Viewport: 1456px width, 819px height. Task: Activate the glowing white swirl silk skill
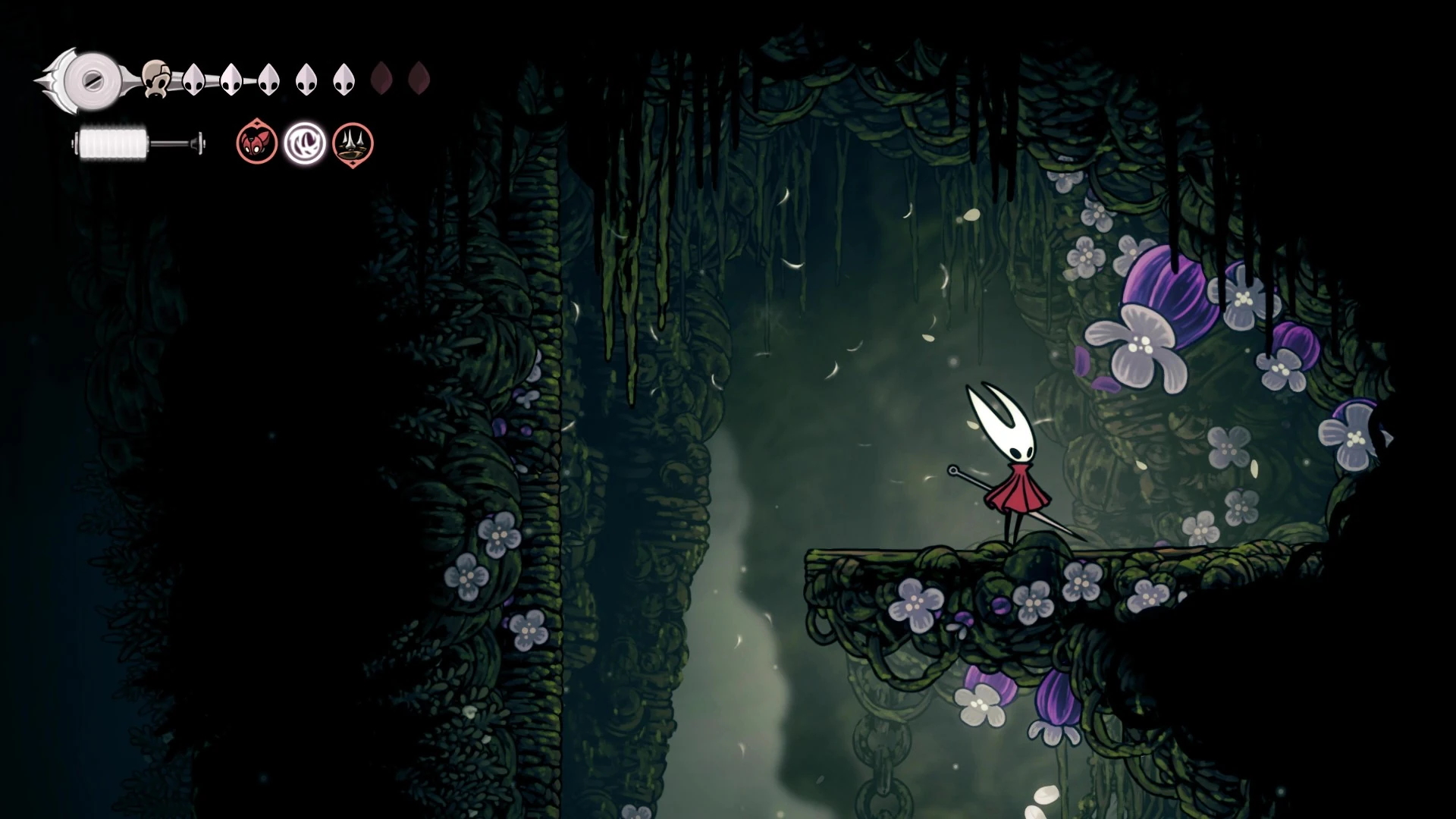[x=305, y=143]
